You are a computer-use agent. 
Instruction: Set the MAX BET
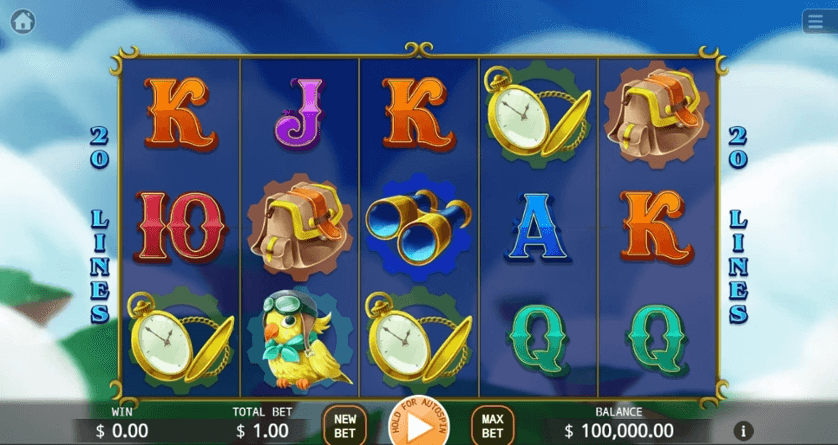coord(492,426)
